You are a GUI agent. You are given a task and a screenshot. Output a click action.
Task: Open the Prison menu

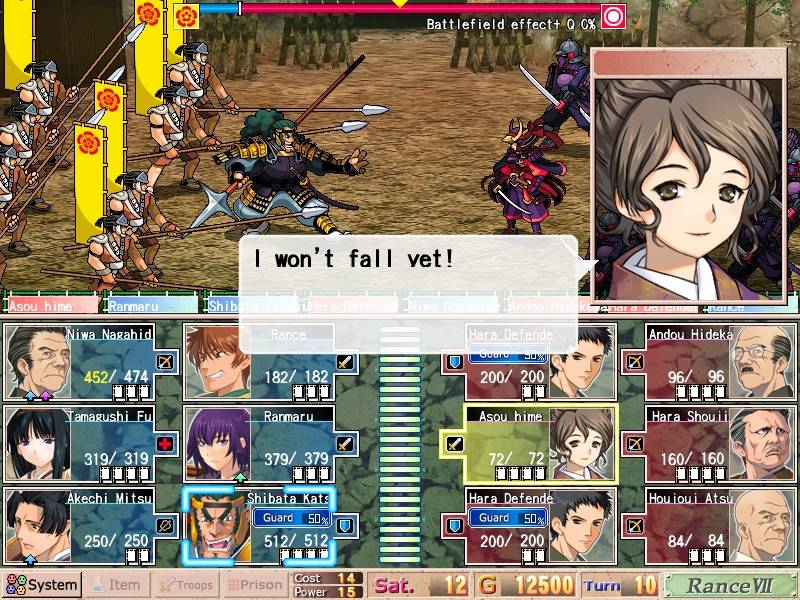click(254, 585)
